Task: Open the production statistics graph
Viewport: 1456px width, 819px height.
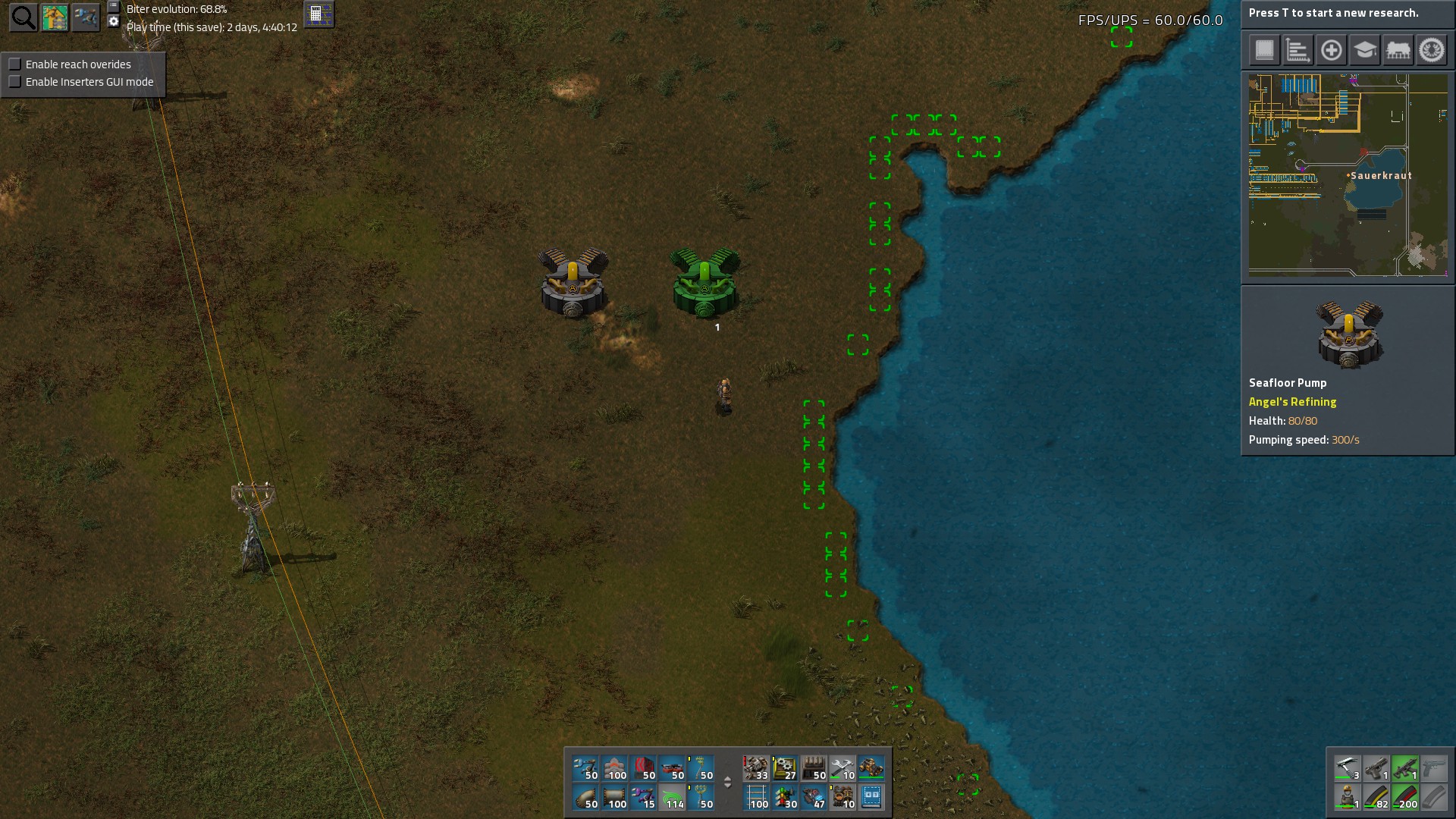Action: click(x=1298, y=51)
